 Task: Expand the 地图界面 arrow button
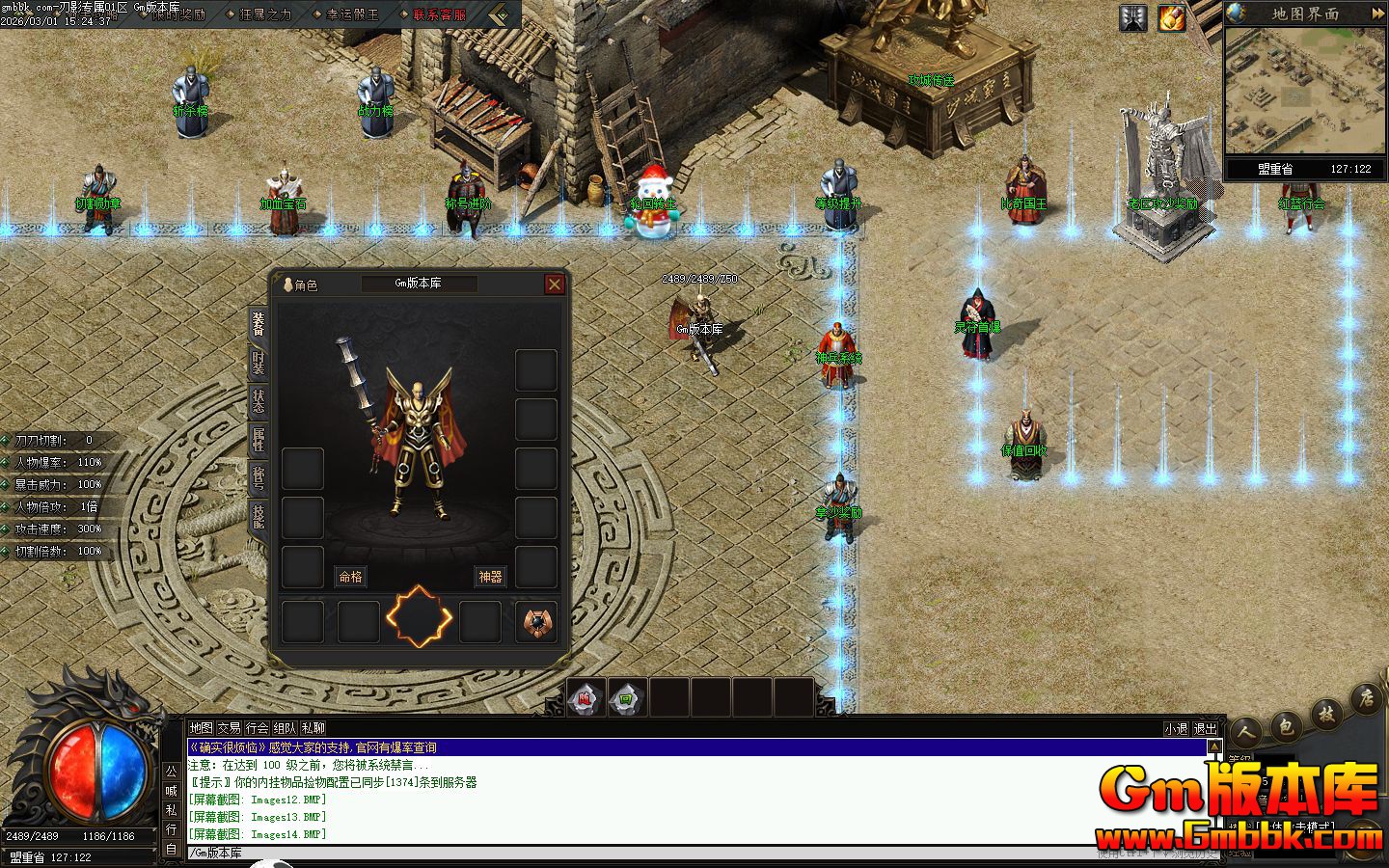click(1376, 14)
